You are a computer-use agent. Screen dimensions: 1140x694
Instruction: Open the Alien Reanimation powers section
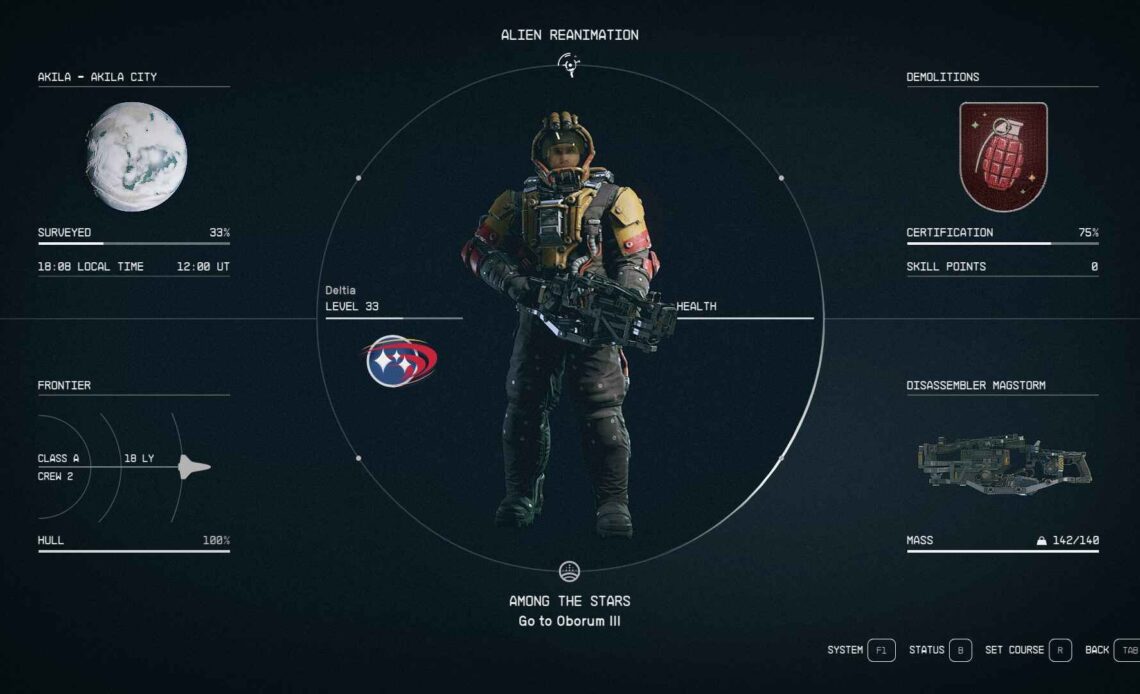click(x=569, y=35)
